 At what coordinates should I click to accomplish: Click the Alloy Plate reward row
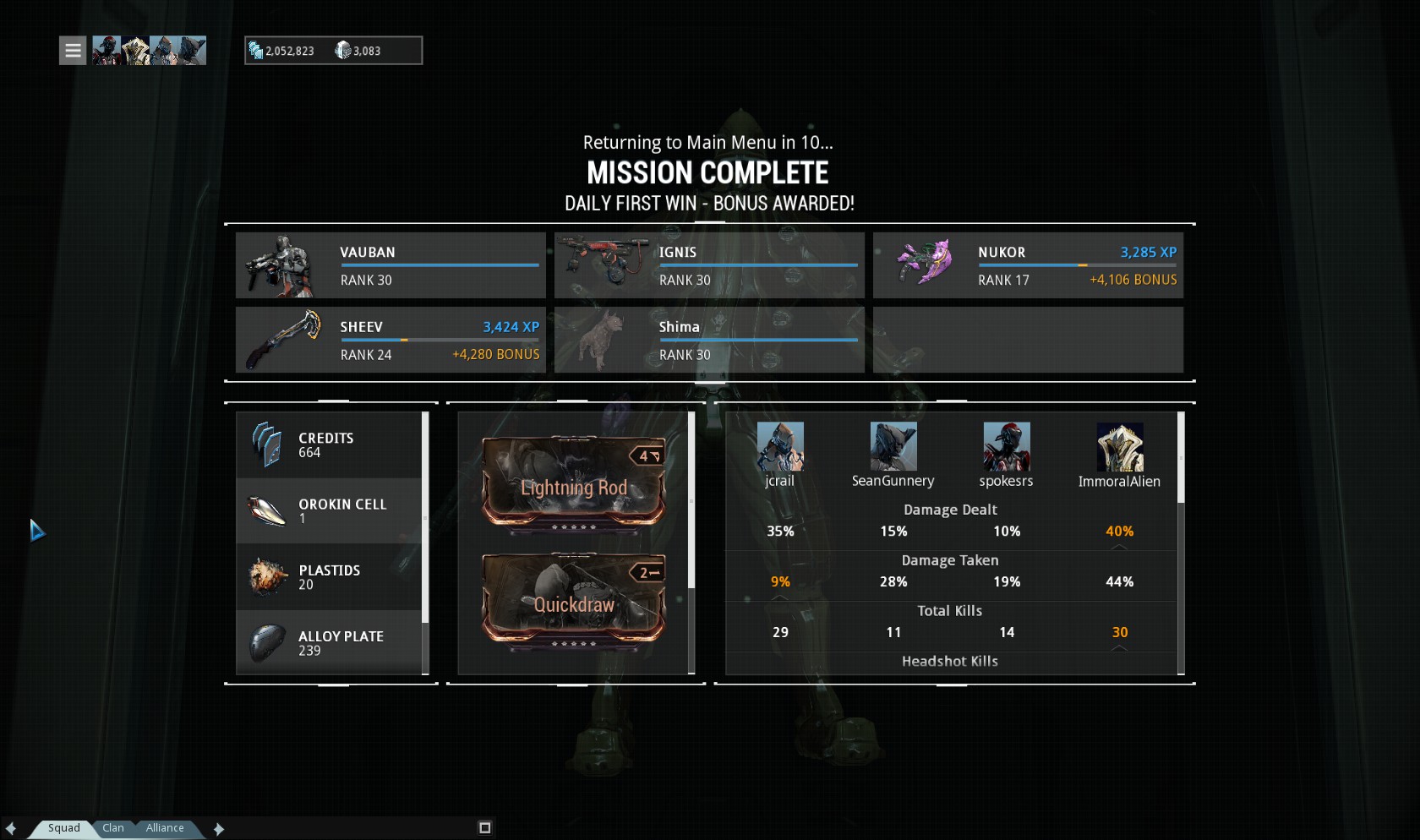(x=330, y=642)
